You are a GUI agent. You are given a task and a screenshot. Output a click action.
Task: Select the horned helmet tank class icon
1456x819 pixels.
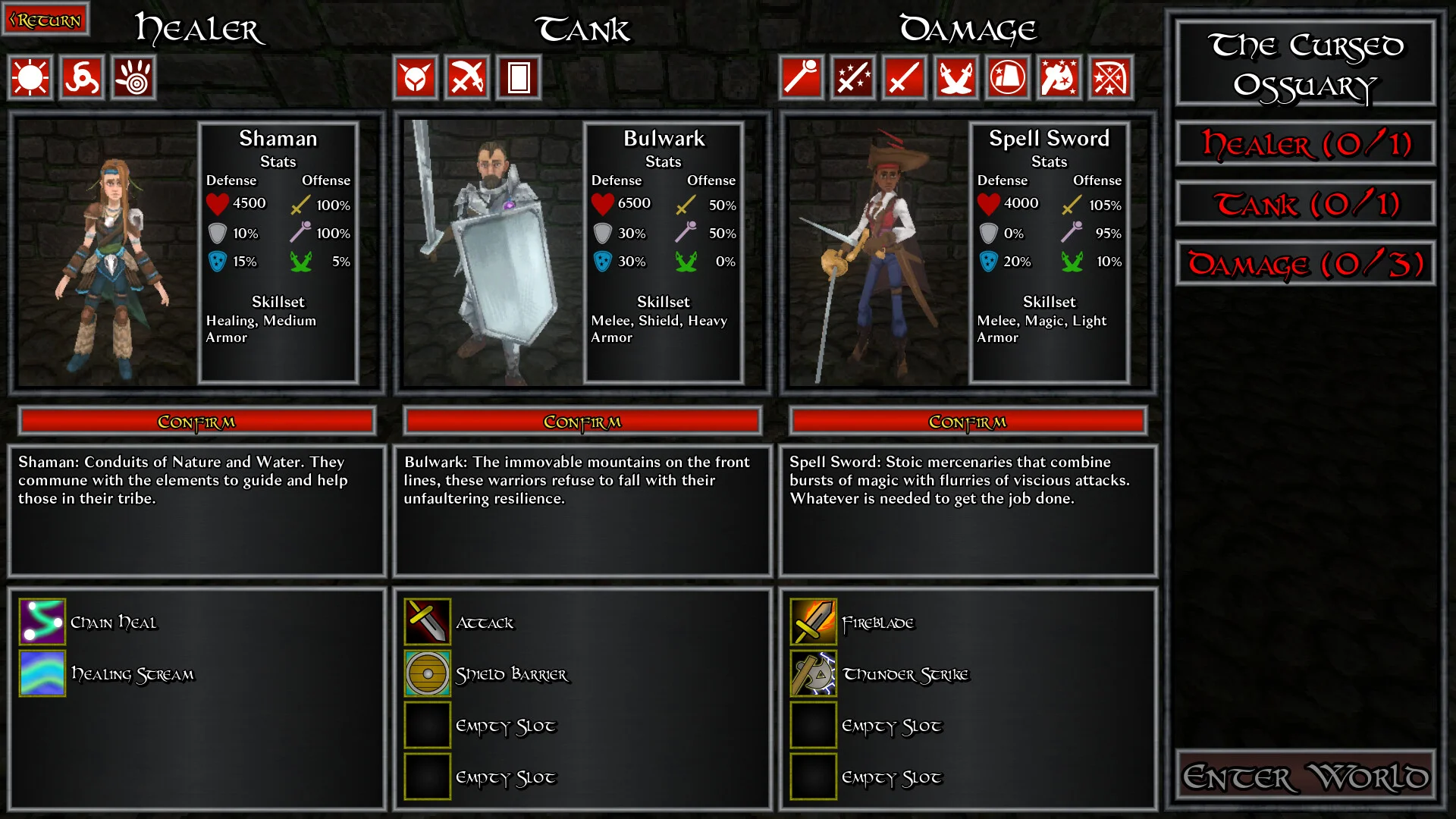(x=416, y=77)
